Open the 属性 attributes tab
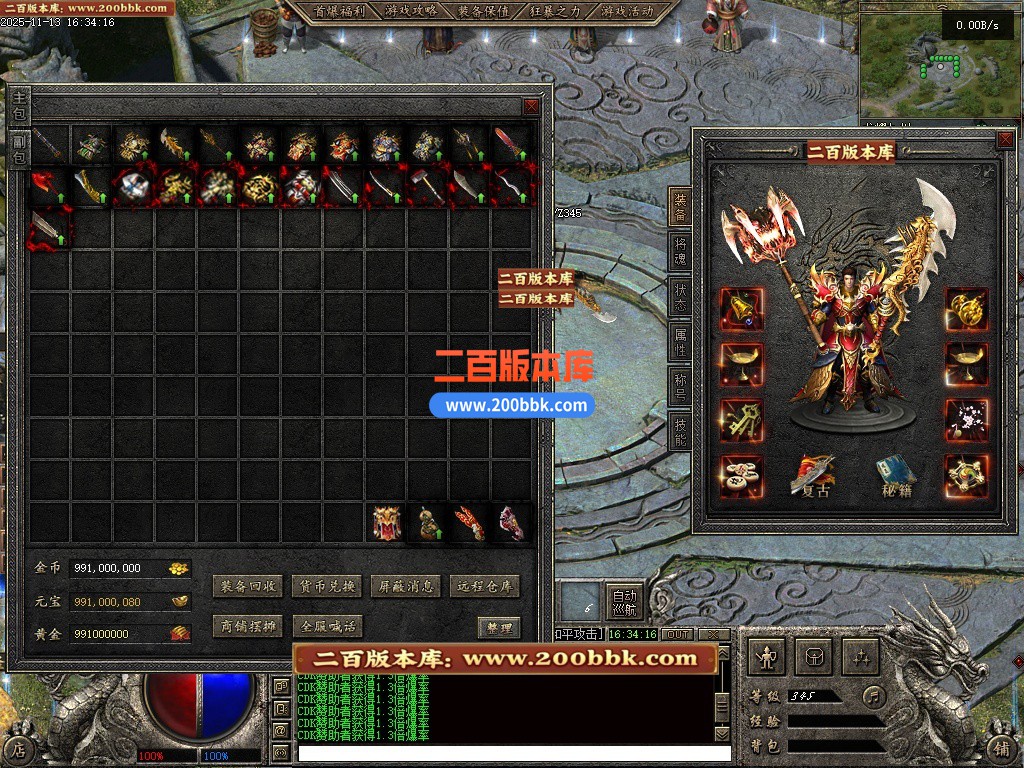The width and height of the screenshot is (1024, 768). point(680,340)
